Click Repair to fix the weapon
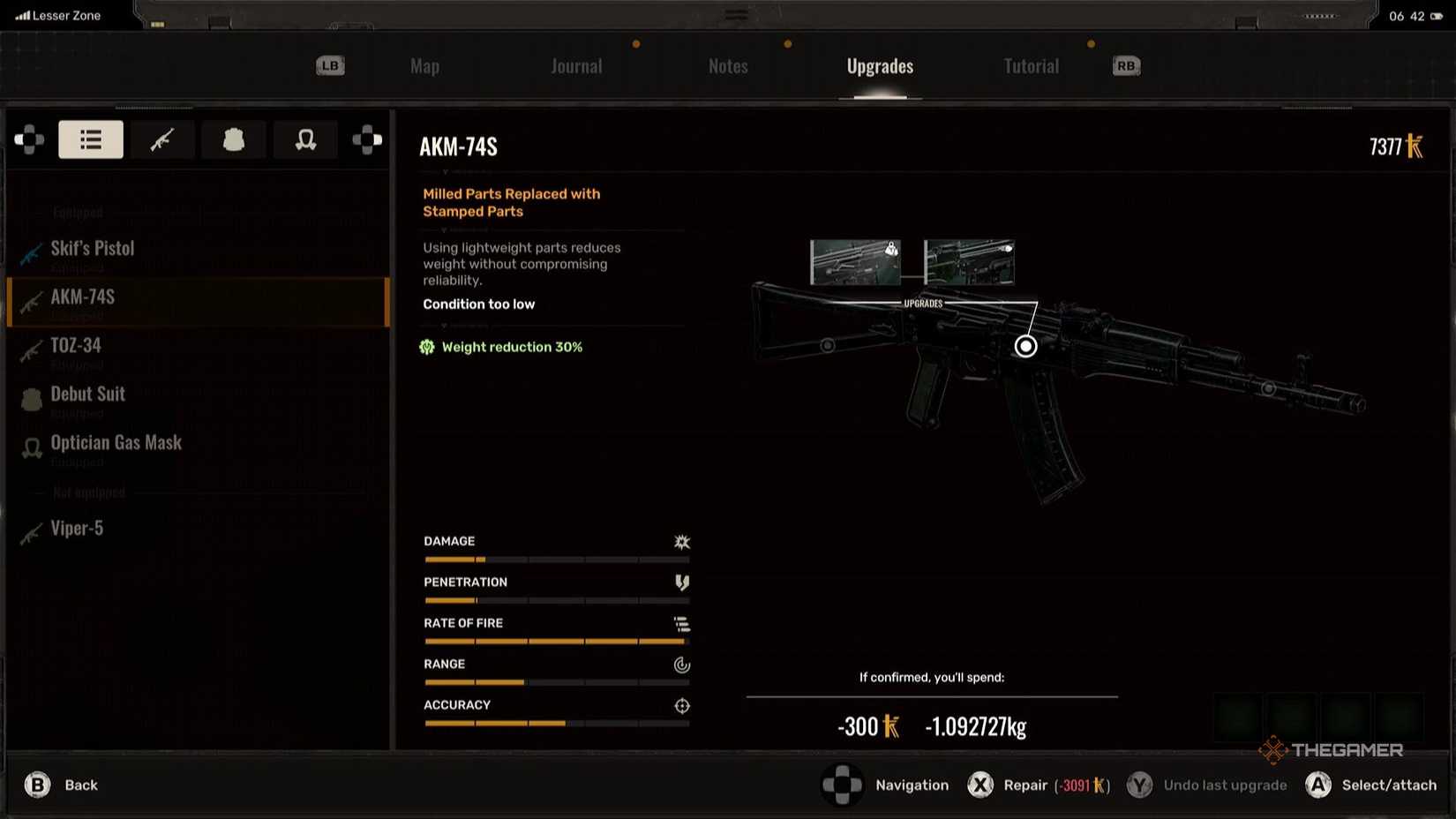Viewport: 1456px width, 819px height. click(1024, 785)
